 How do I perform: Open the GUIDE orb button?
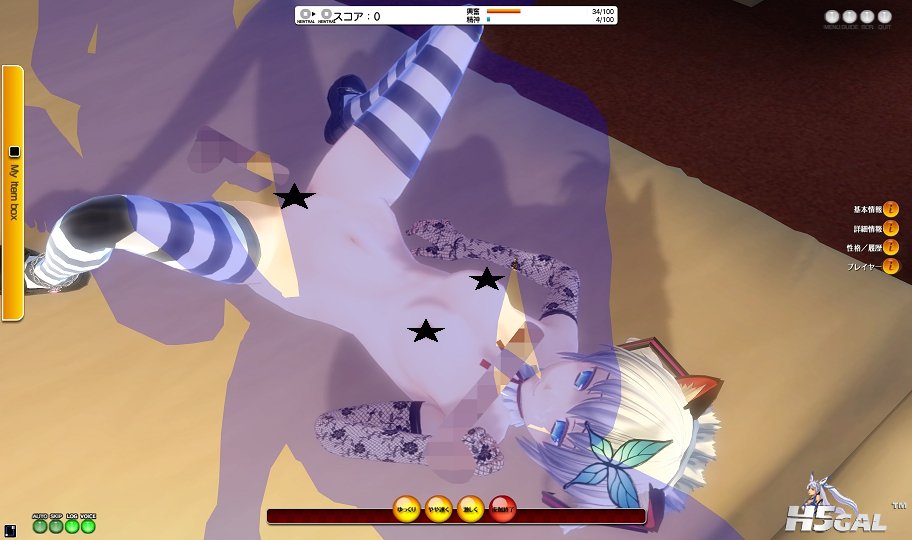coord(849,17)
